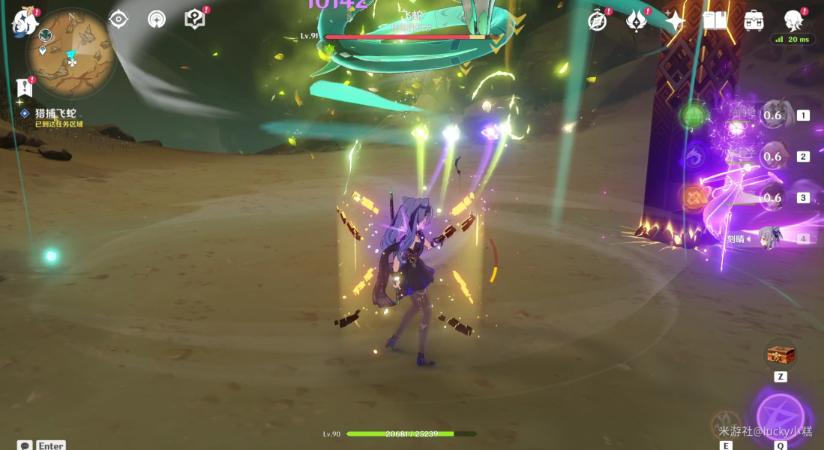Open the chat box labelled Enter
The image size is (824, 450).
tap(40, 445)
